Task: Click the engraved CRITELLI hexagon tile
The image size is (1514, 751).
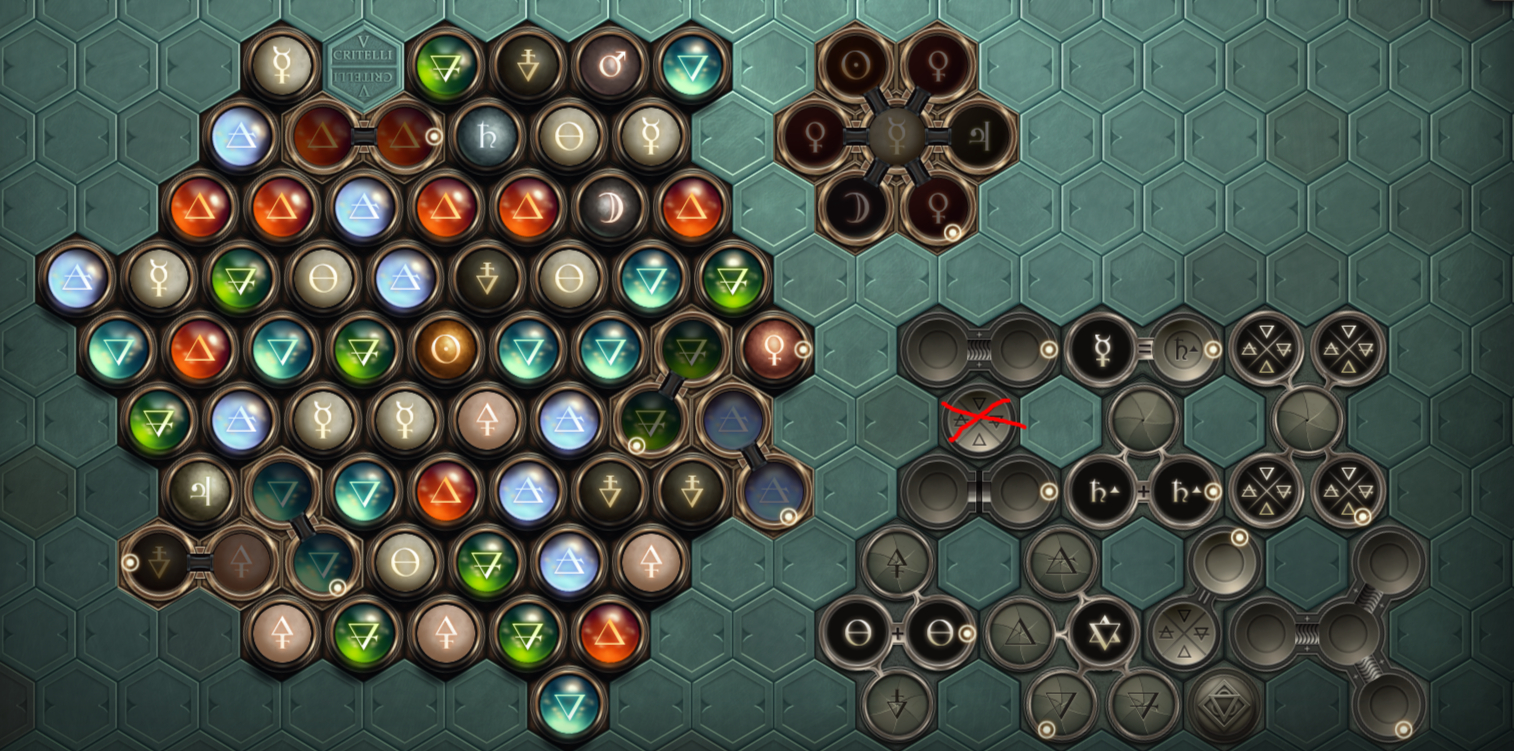Action: (364, 67)
